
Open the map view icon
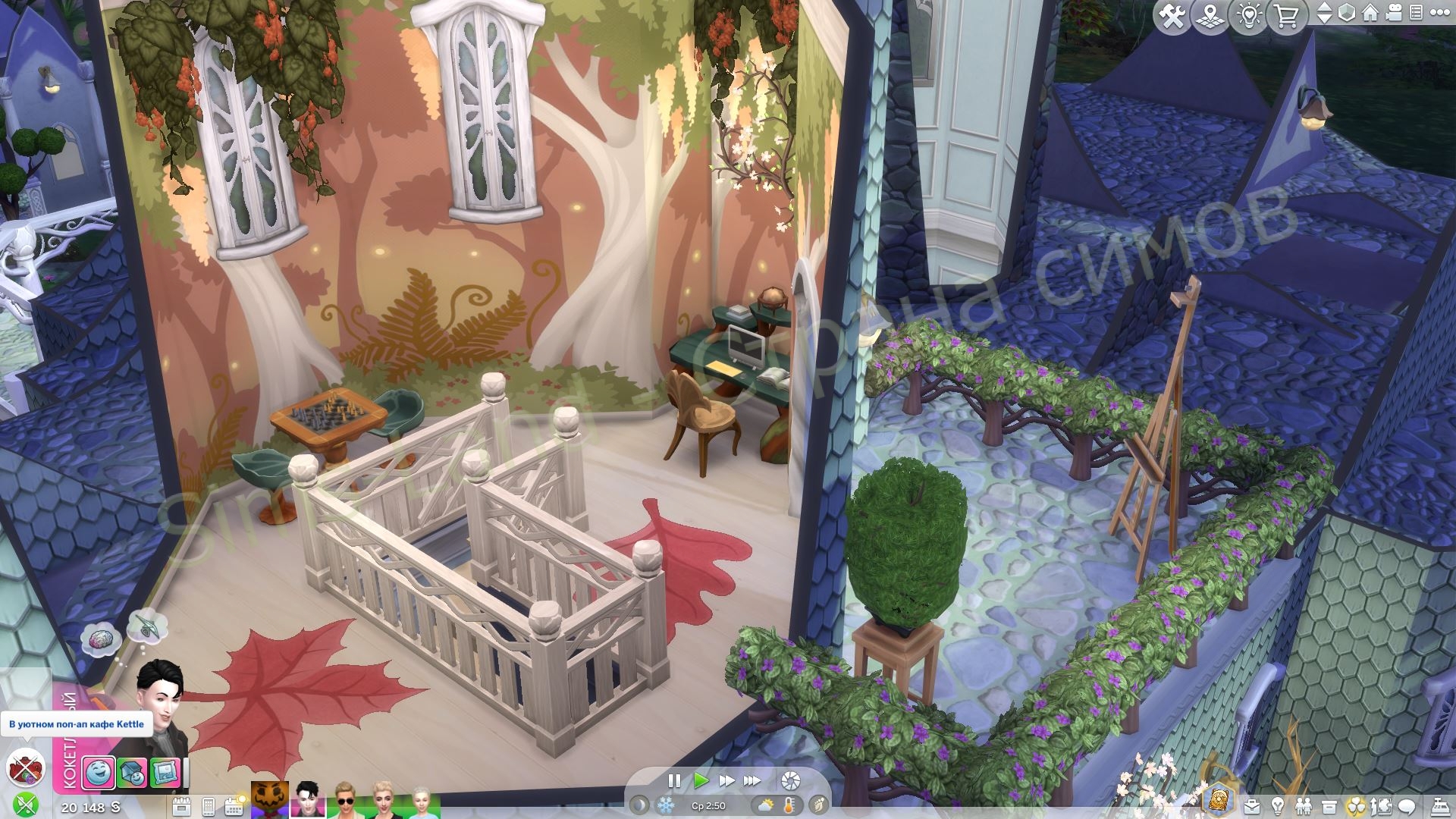pyautogui.click(x=1210, y=15)
